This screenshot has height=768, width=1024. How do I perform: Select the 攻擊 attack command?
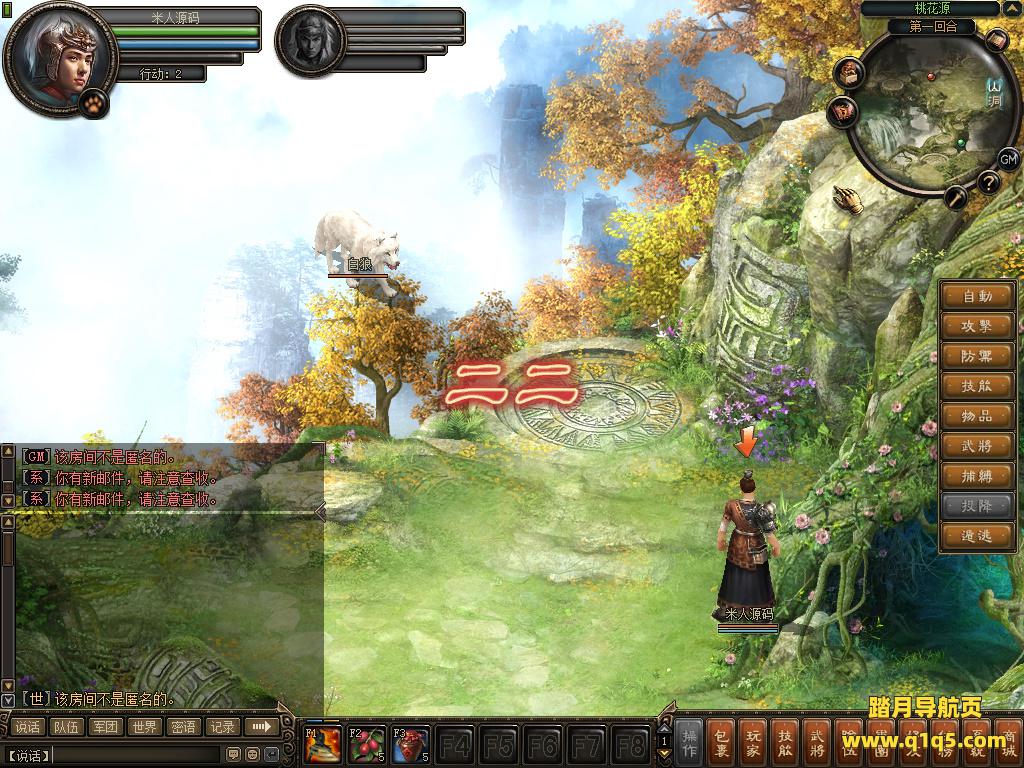977,326
